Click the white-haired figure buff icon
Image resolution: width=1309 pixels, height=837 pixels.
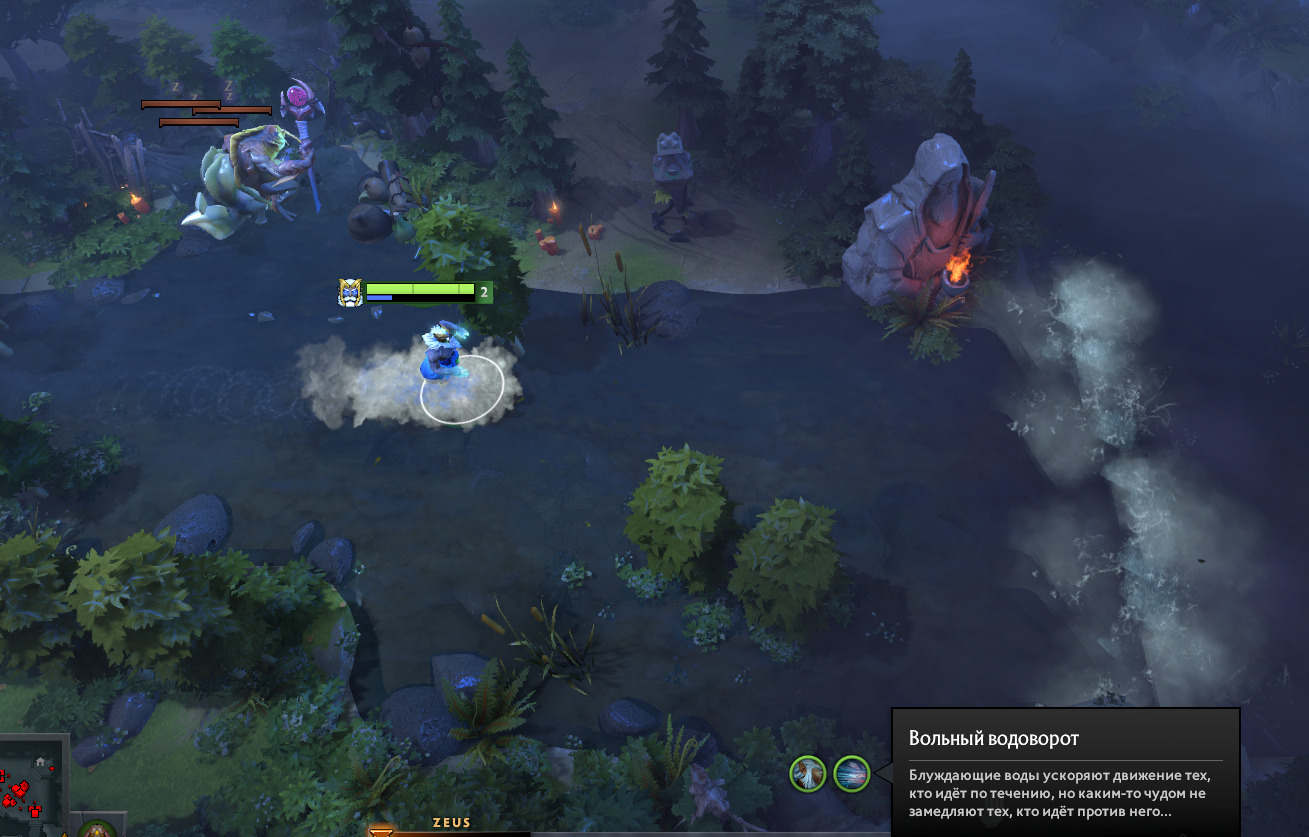[x=808, y=773]
